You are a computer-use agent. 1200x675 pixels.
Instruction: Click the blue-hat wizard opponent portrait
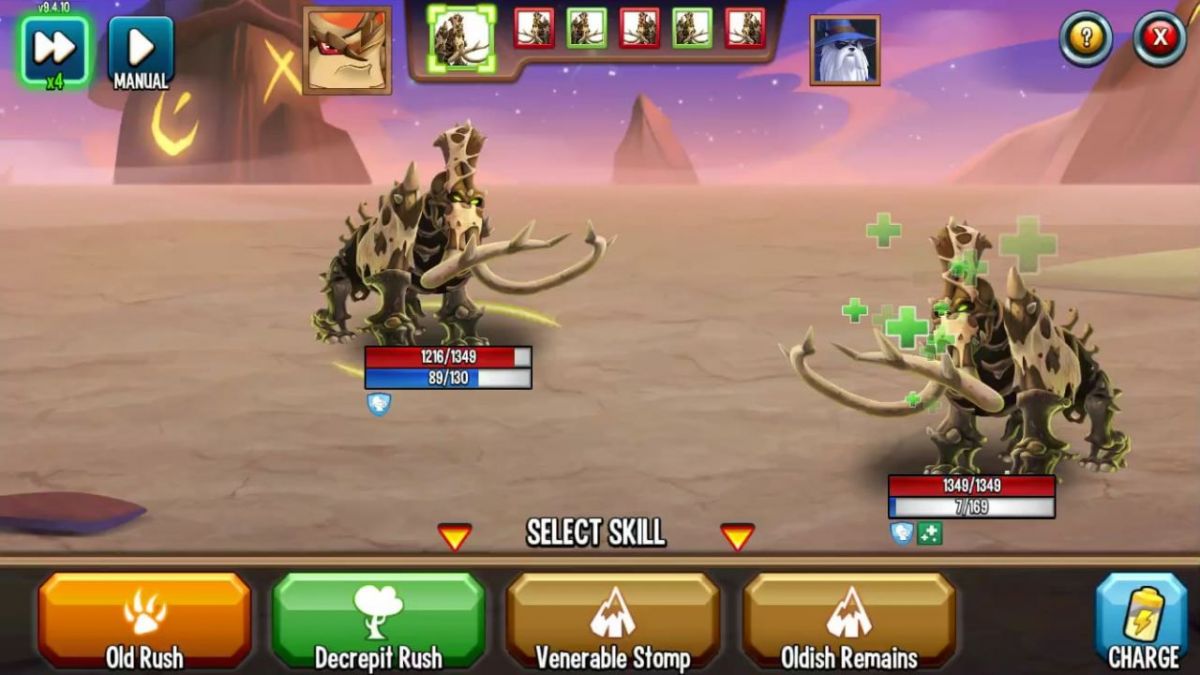pos(845,50)
